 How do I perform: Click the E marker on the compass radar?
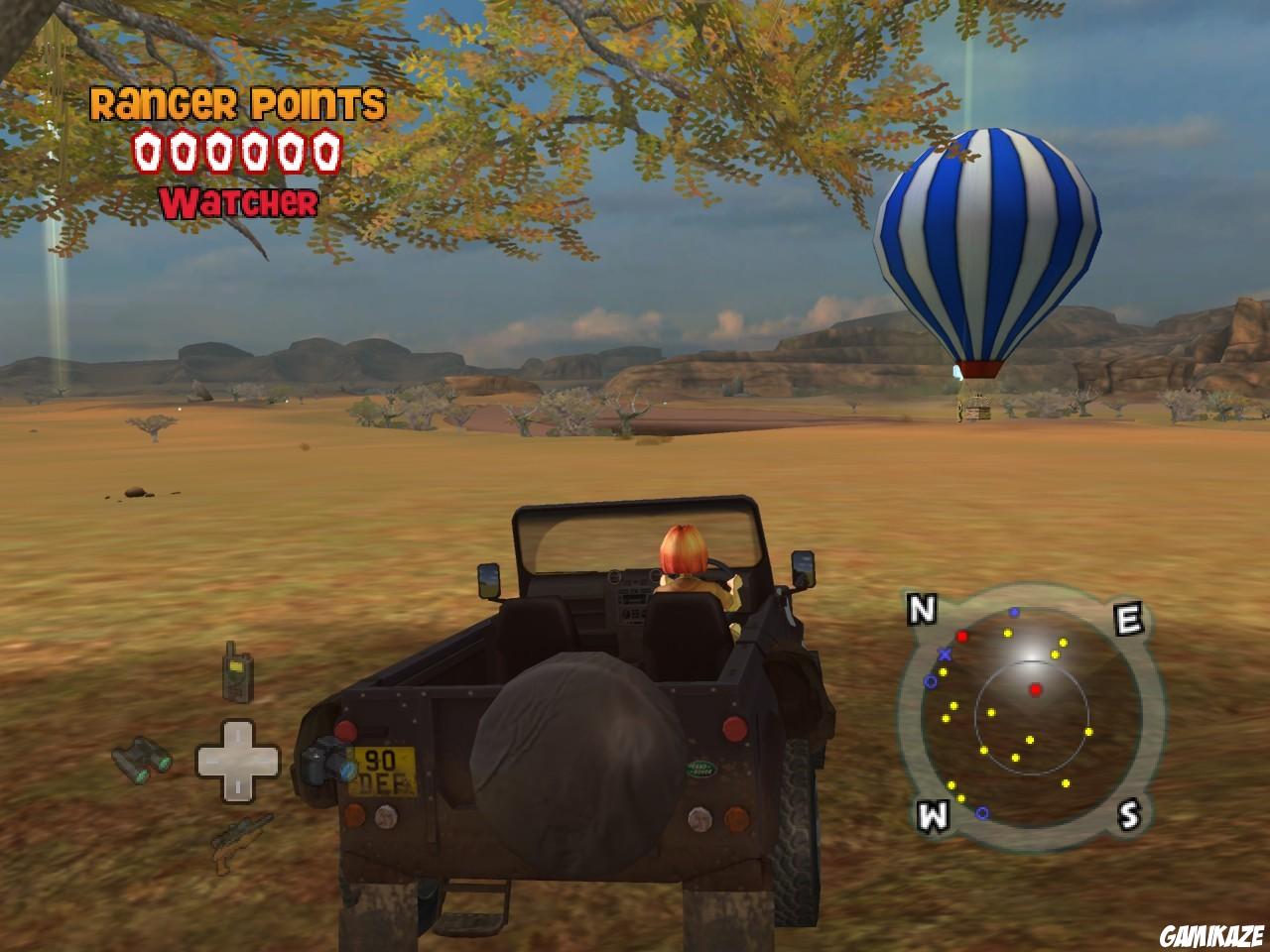click(1126, 616)
